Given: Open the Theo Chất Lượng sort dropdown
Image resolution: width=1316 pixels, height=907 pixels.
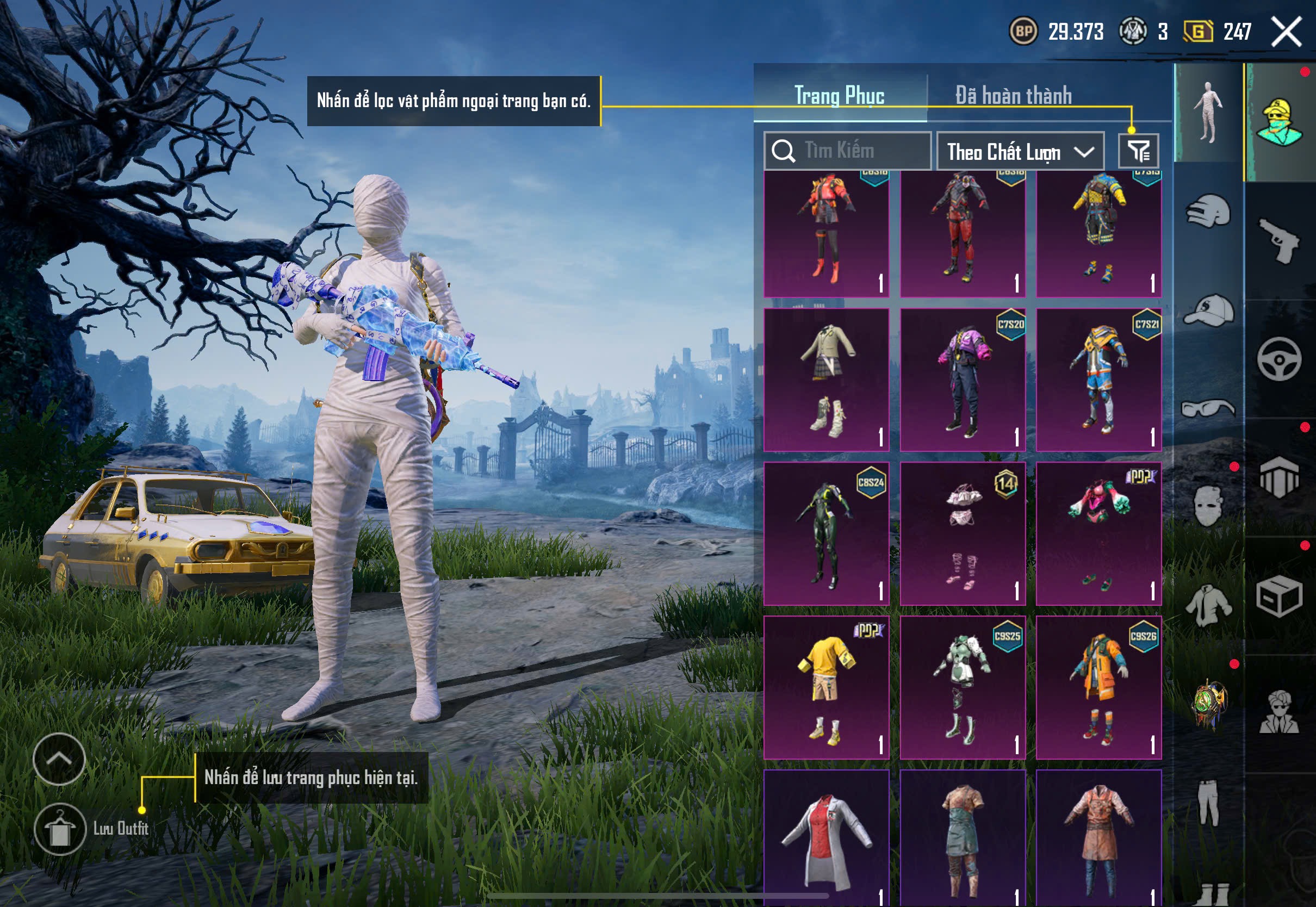Looking at the screenshot, I should click(1020, 151).
